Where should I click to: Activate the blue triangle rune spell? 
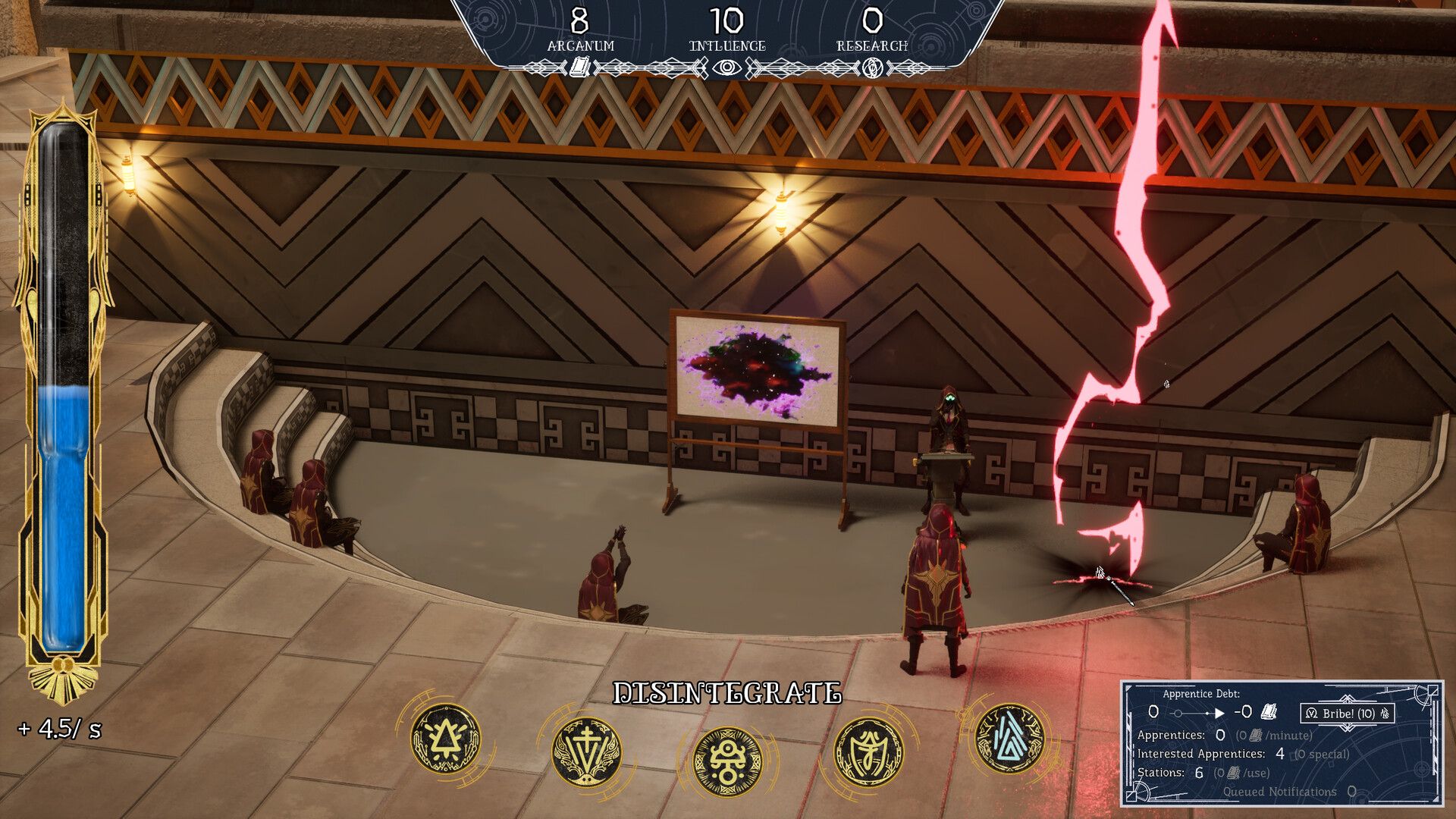coord(1009,738)
